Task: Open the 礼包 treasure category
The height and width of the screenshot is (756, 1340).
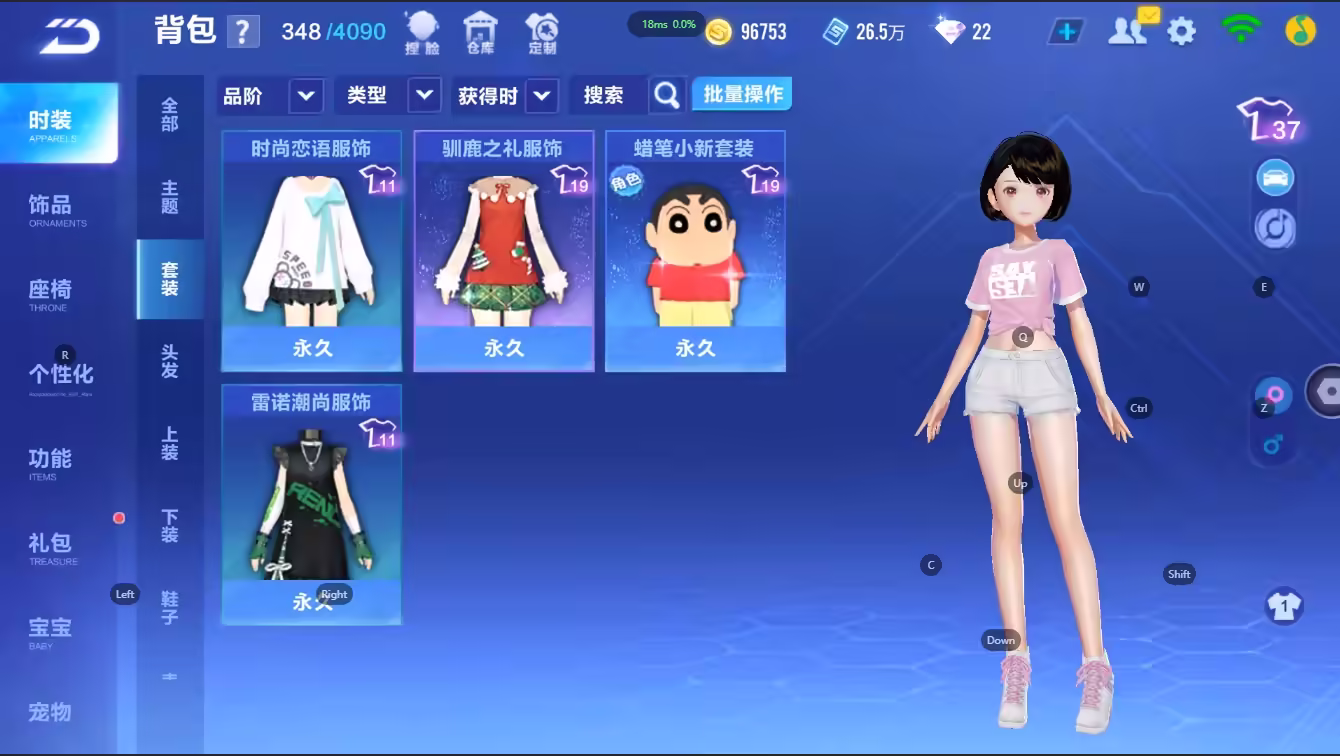Action: [x=50, y=547]
